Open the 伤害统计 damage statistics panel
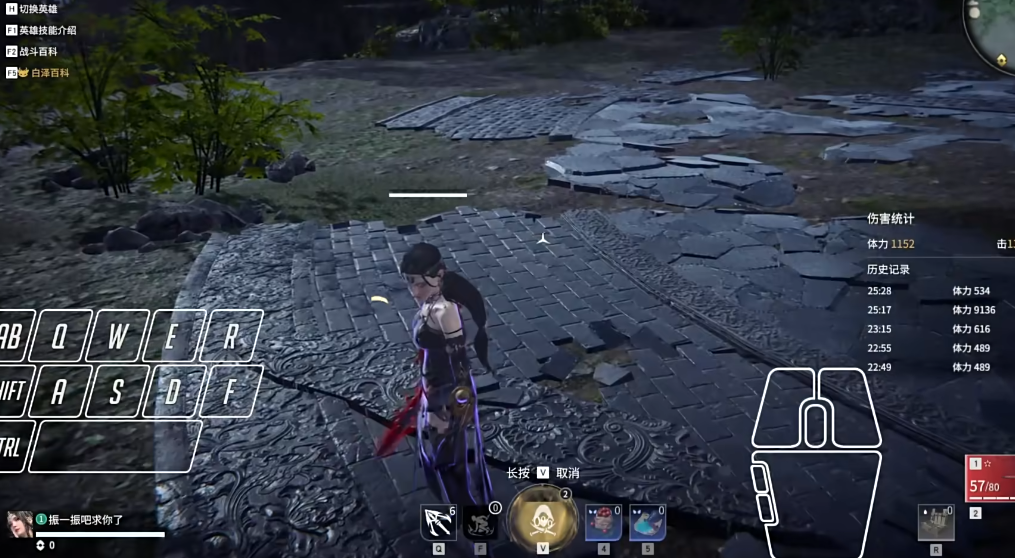Image resolution: width=1015 pixels, height=558 pixels. point(890,218)
